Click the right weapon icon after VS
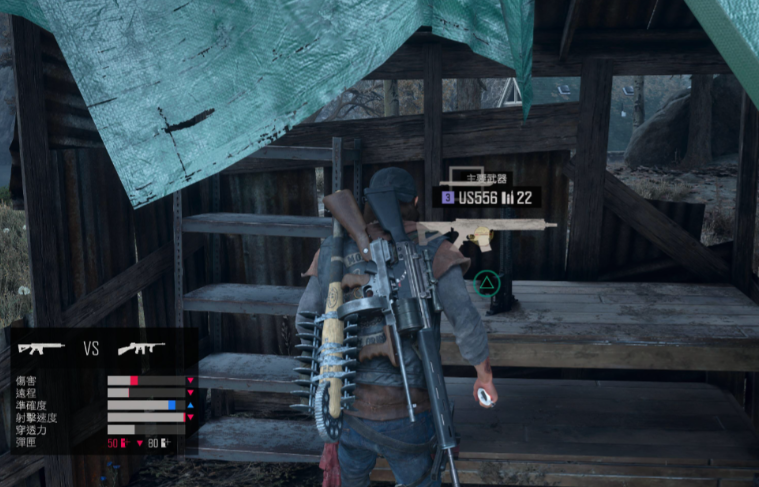The width and height of the screenshot is (759, 487). [x=141, y=349]
